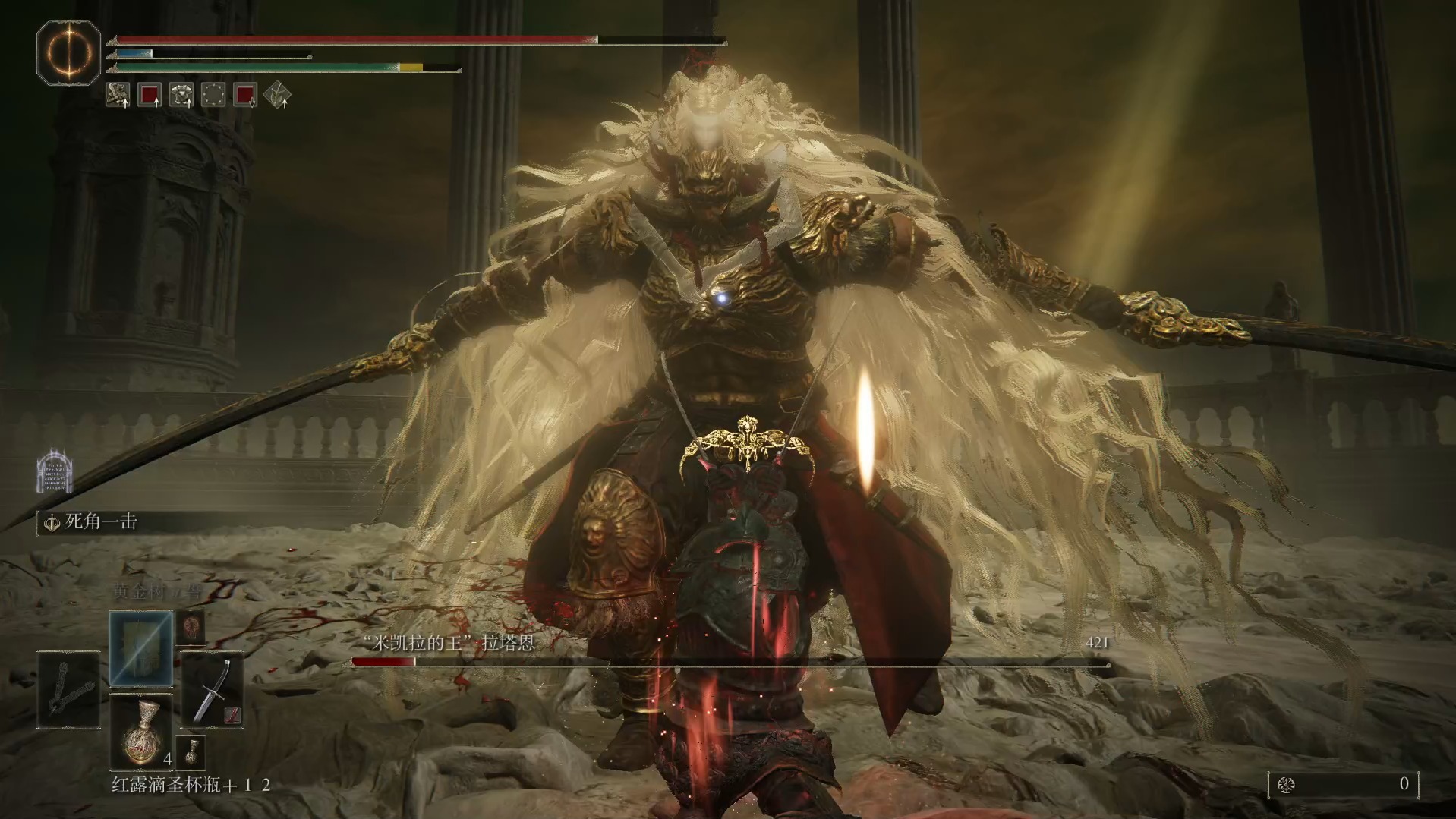Click the dotted circle status icon
The image size is (1456, 819).
tap(213, 95)
